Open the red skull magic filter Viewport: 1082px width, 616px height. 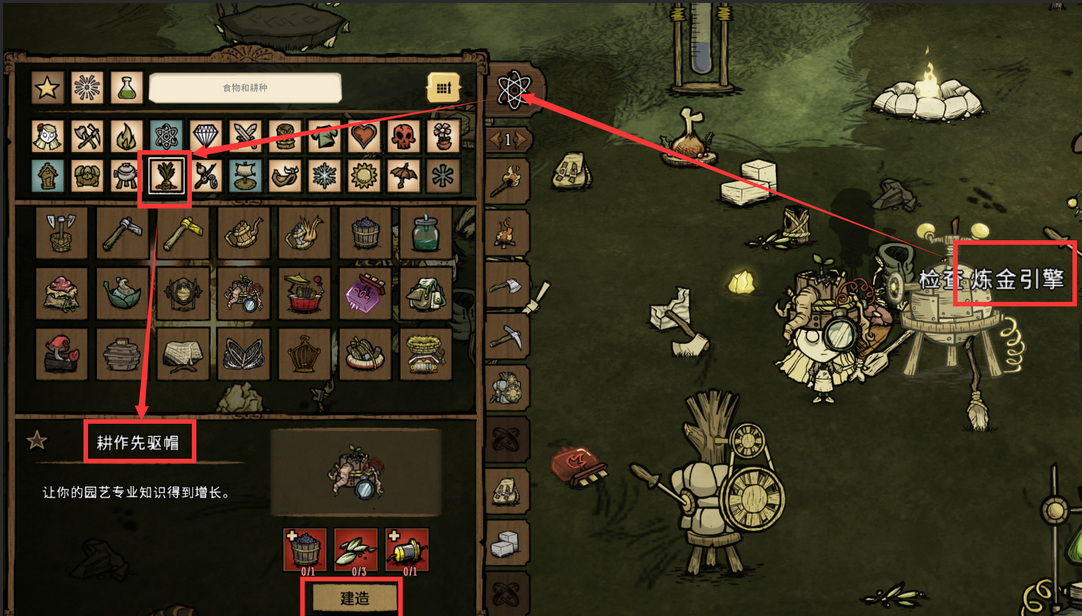point(403,136)
